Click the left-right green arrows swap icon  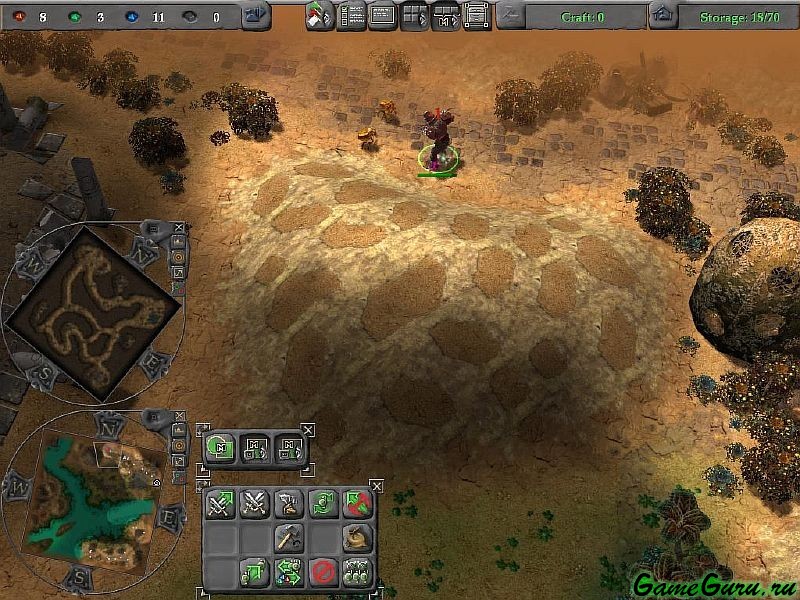tap(288, 572)
